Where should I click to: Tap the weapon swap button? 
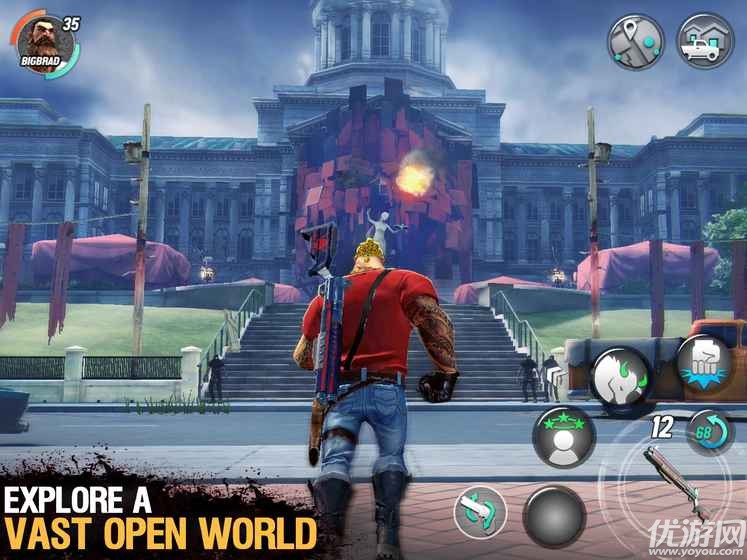tap(480, 513)
